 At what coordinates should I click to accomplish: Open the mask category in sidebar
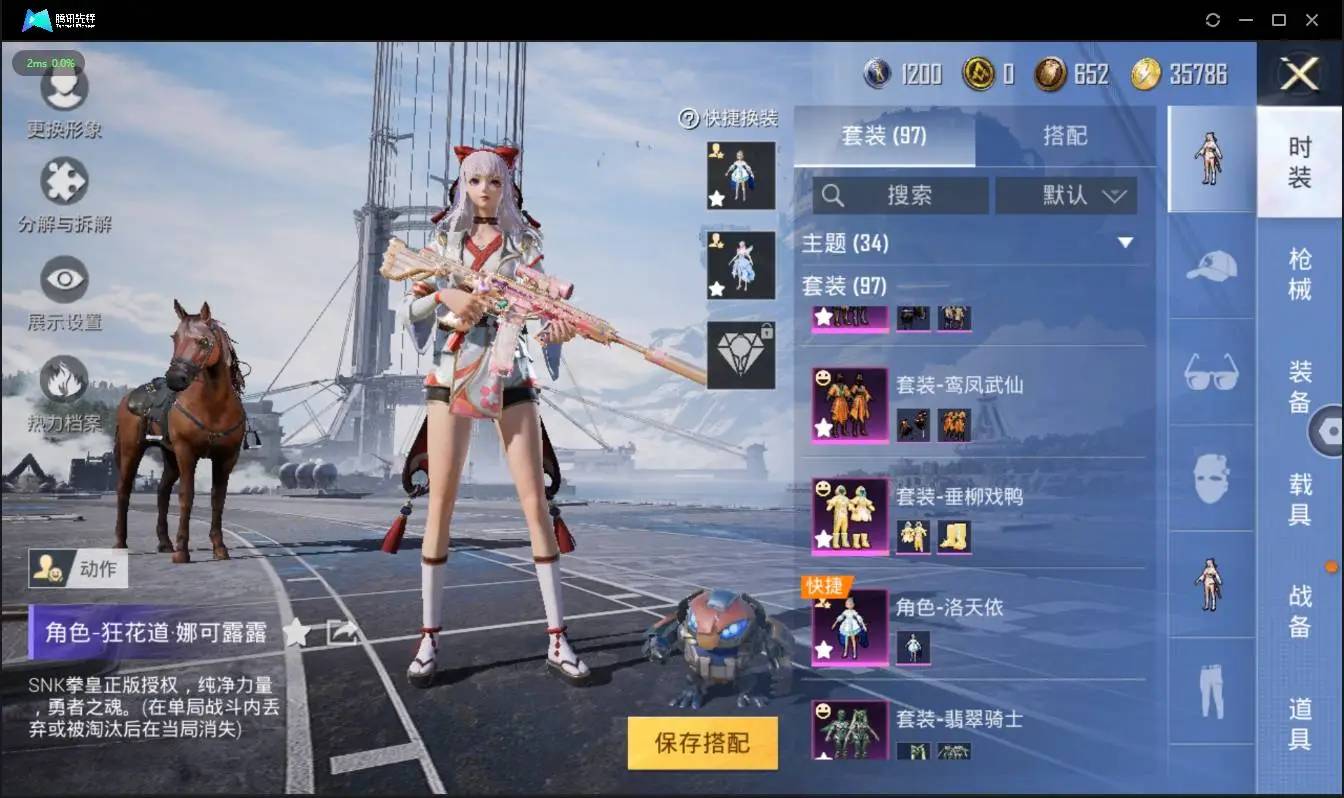[1211, 478]
